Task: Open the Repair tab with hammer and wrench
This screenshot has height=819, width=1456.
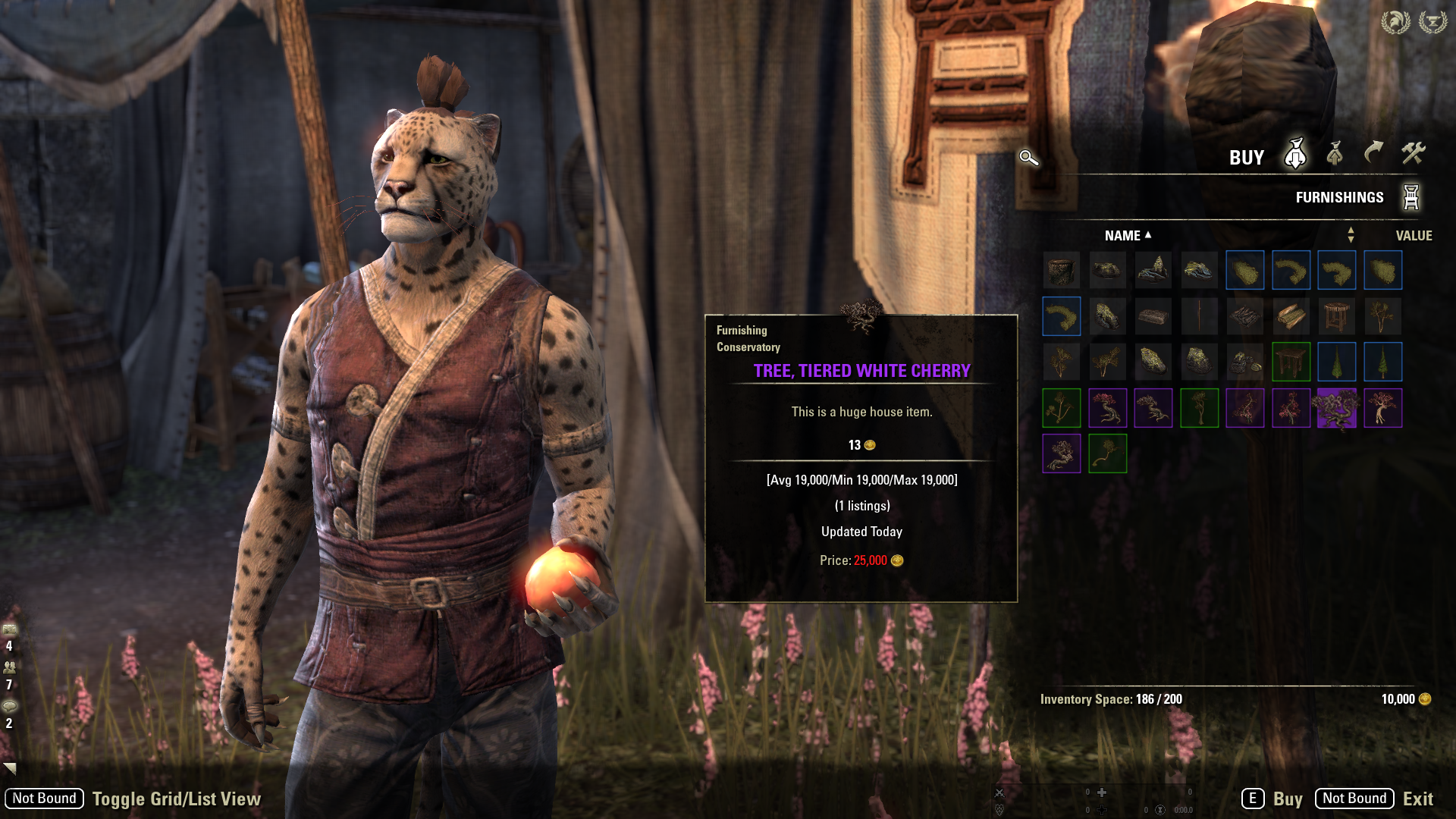Action: click(x=1413, y=154)
